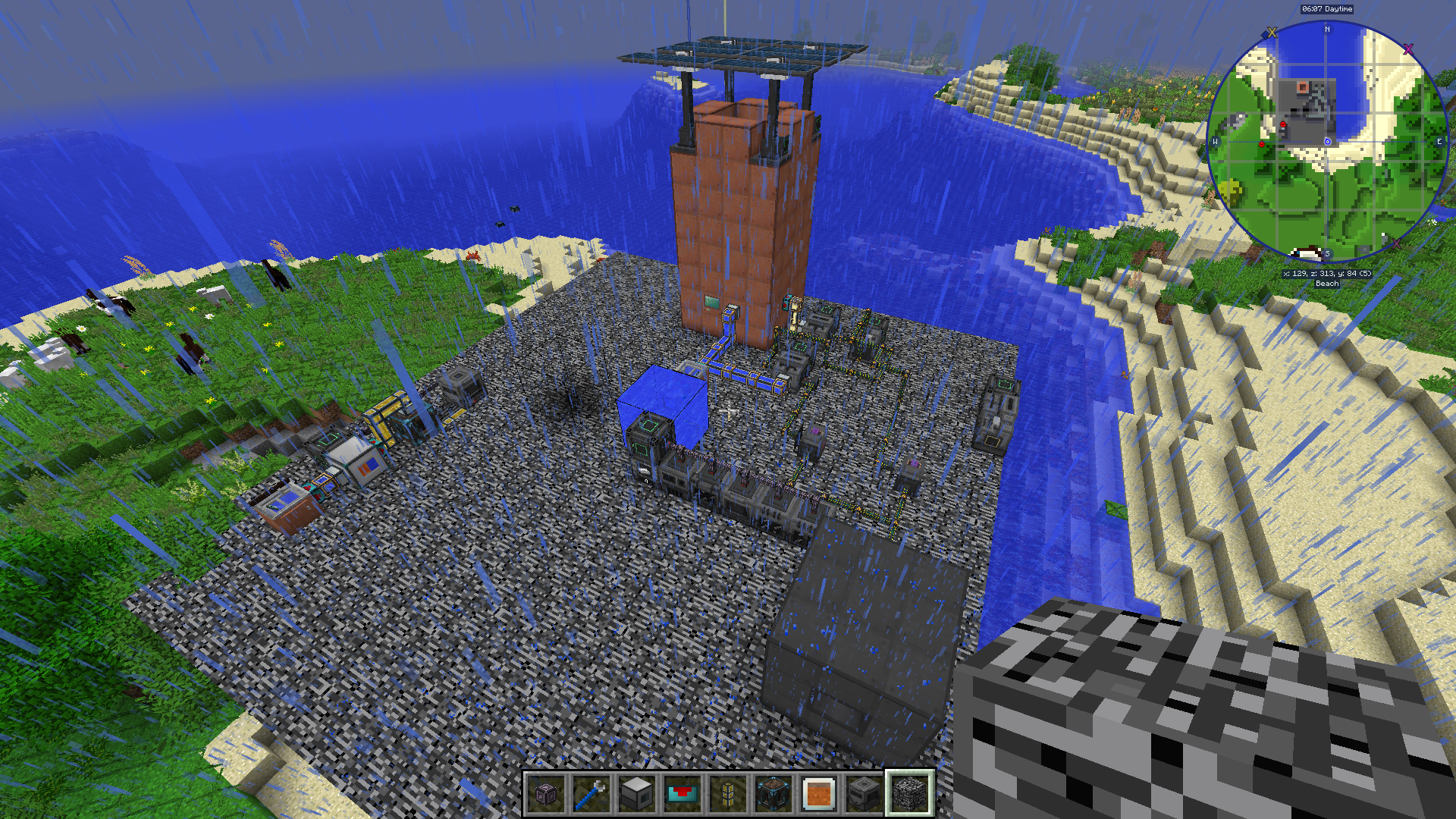Choose the grey machine block hotbar slot

pyautogui.click(x=637, y=794)
